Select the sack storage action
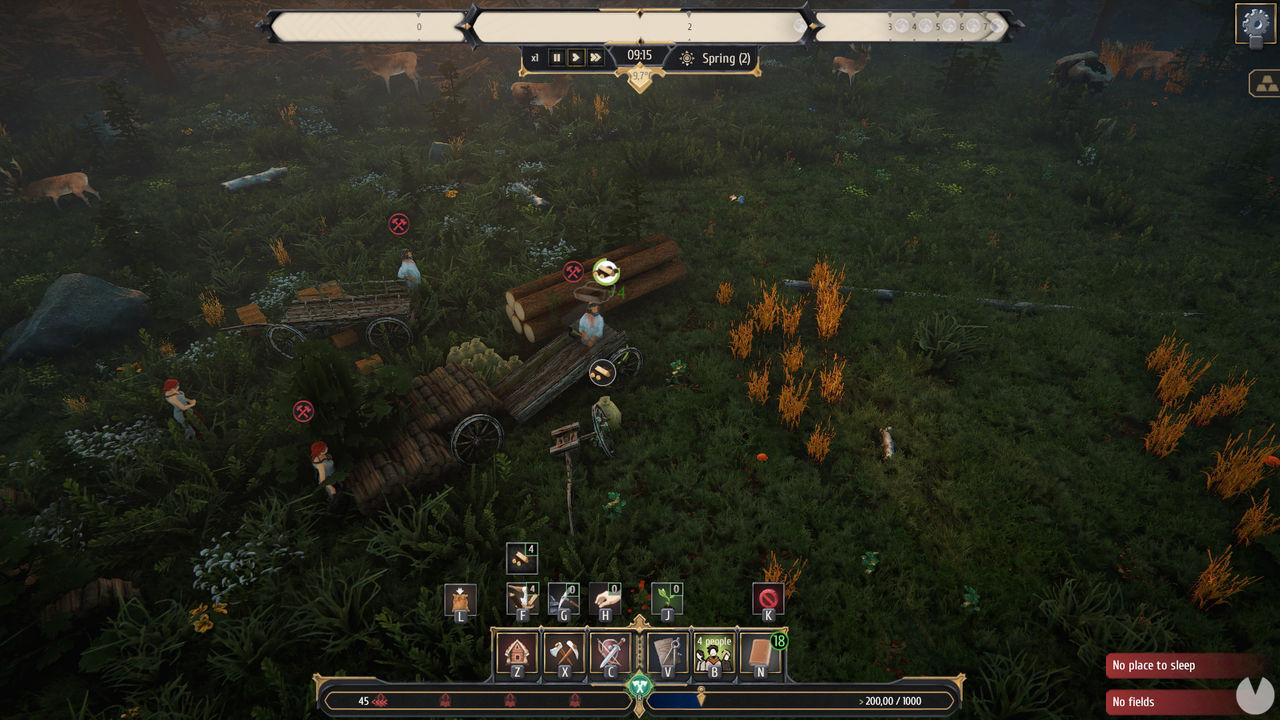Image resolution: width=1280 pixels, height=720 pixels. (460, 600)
